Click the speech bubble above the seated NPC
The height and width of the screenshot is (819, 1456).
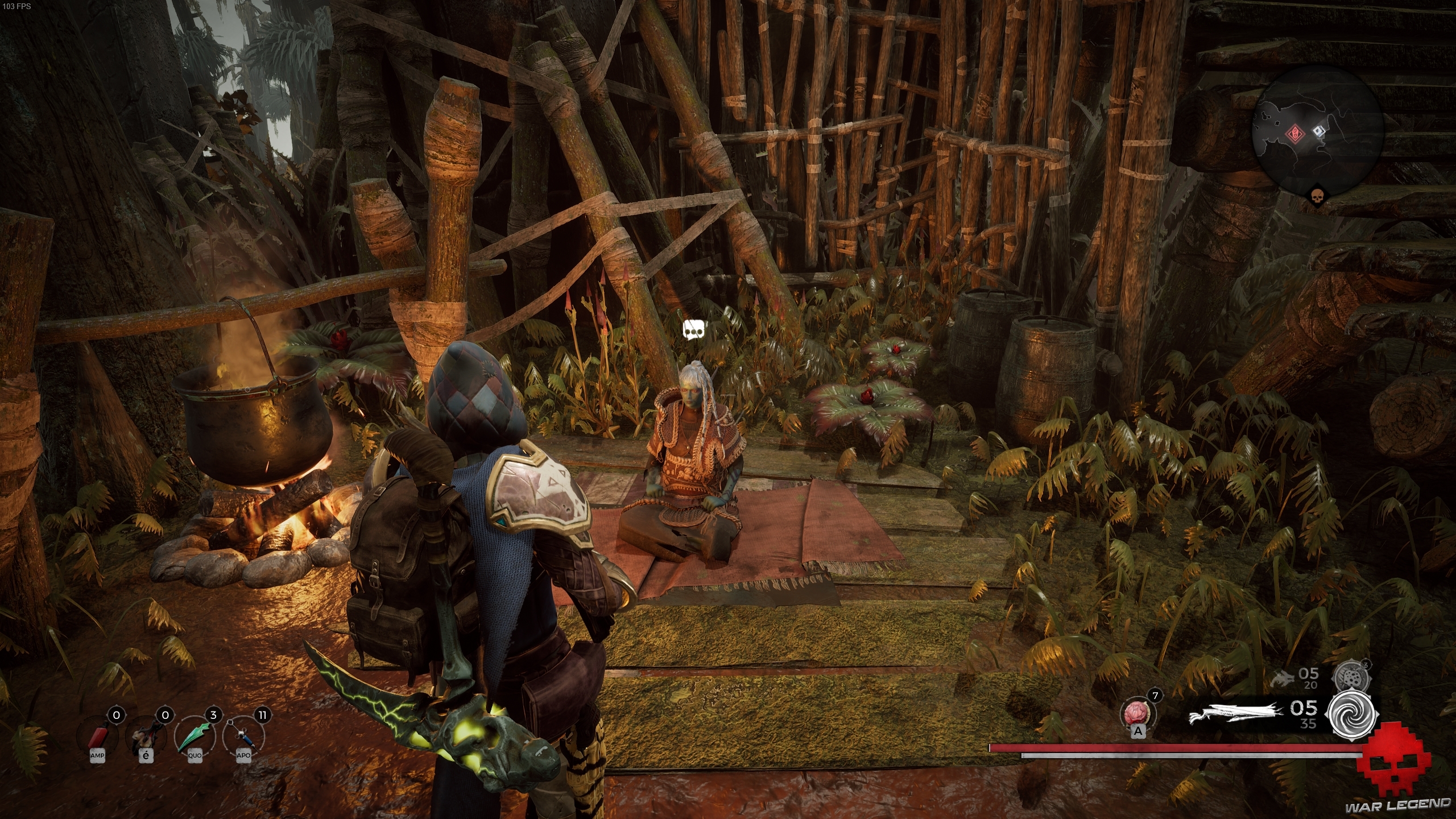point(694,329)
